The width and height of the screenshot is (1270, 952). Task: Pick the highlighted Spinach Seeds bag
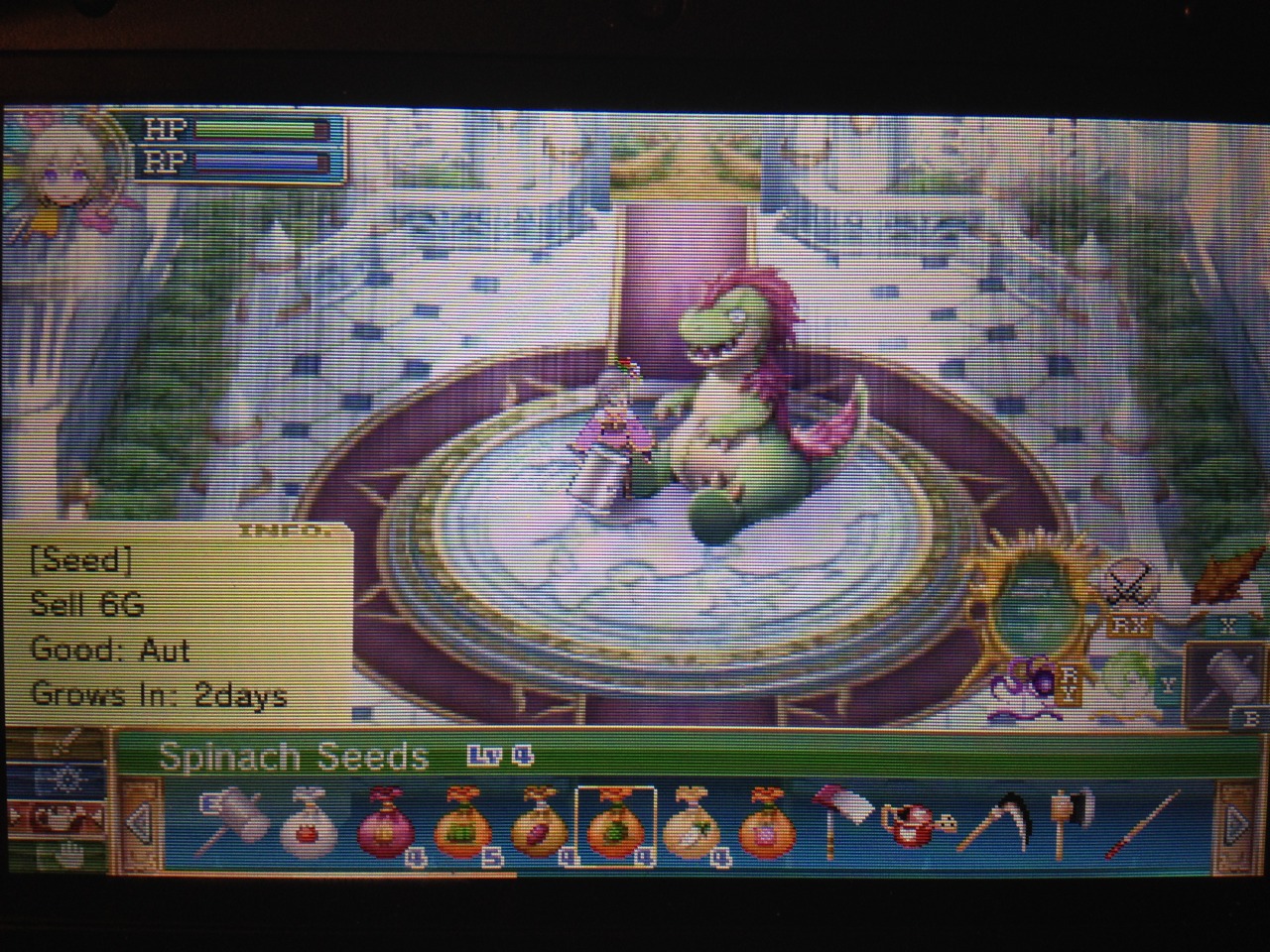(x=615, y=825)
